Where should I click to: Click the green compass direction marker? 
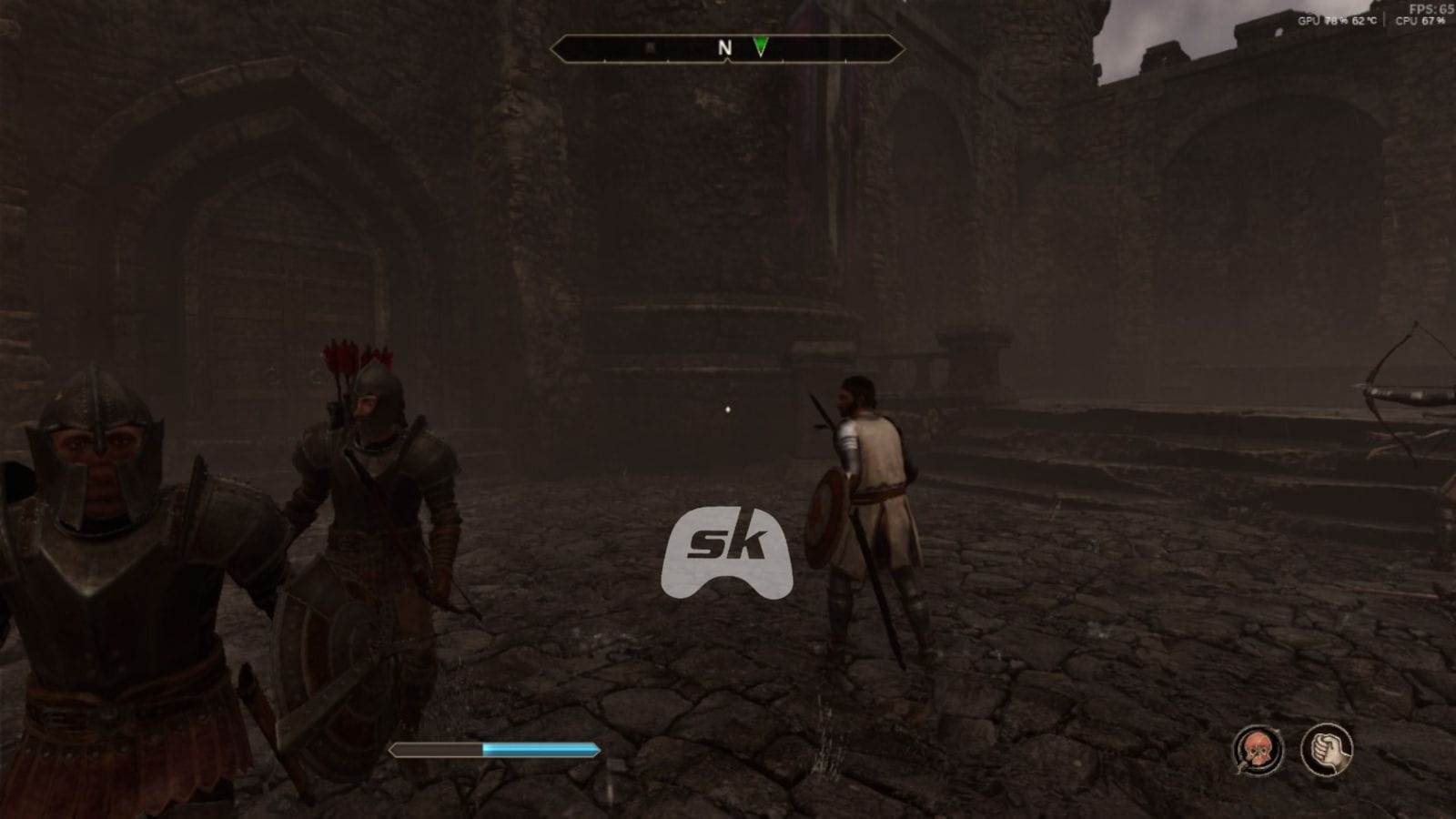761,44
